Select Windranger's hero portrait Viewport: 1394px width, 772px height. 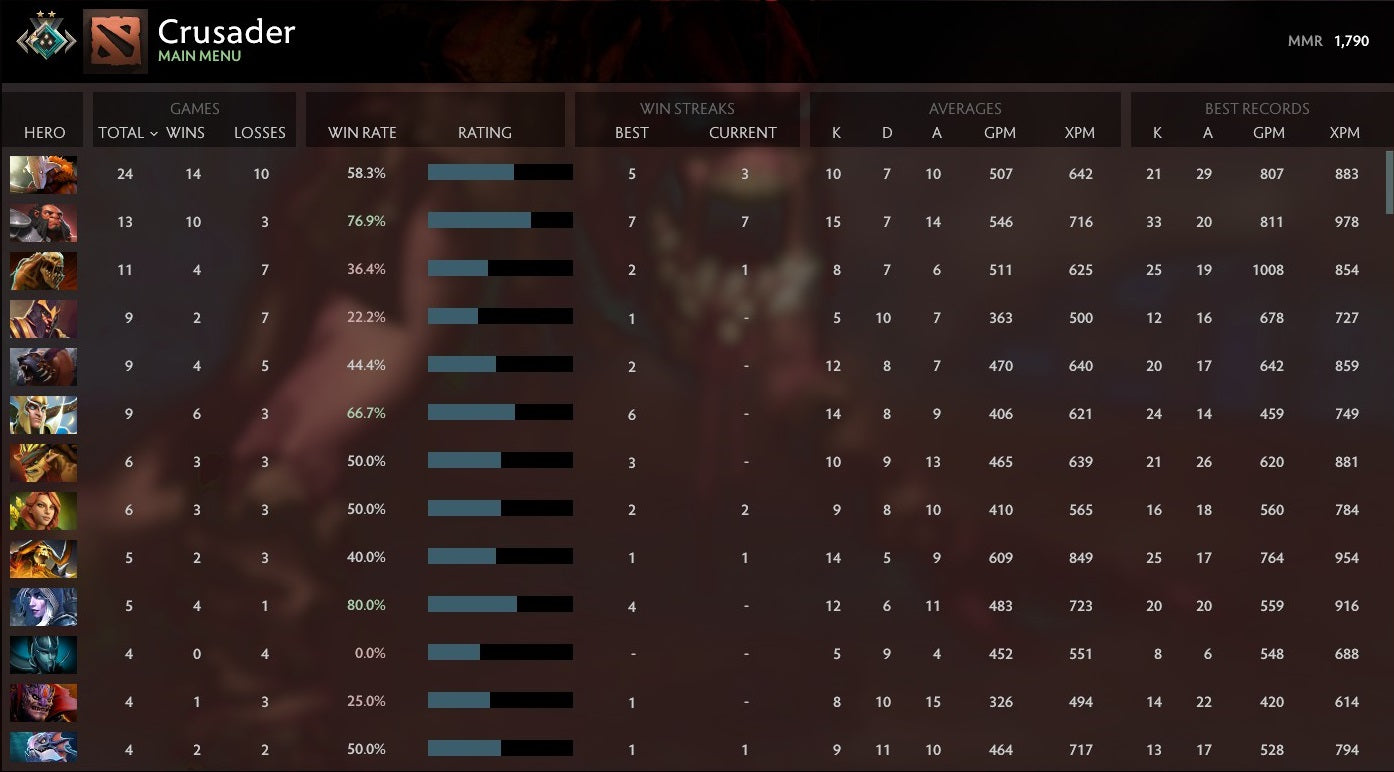click(43, 509)
